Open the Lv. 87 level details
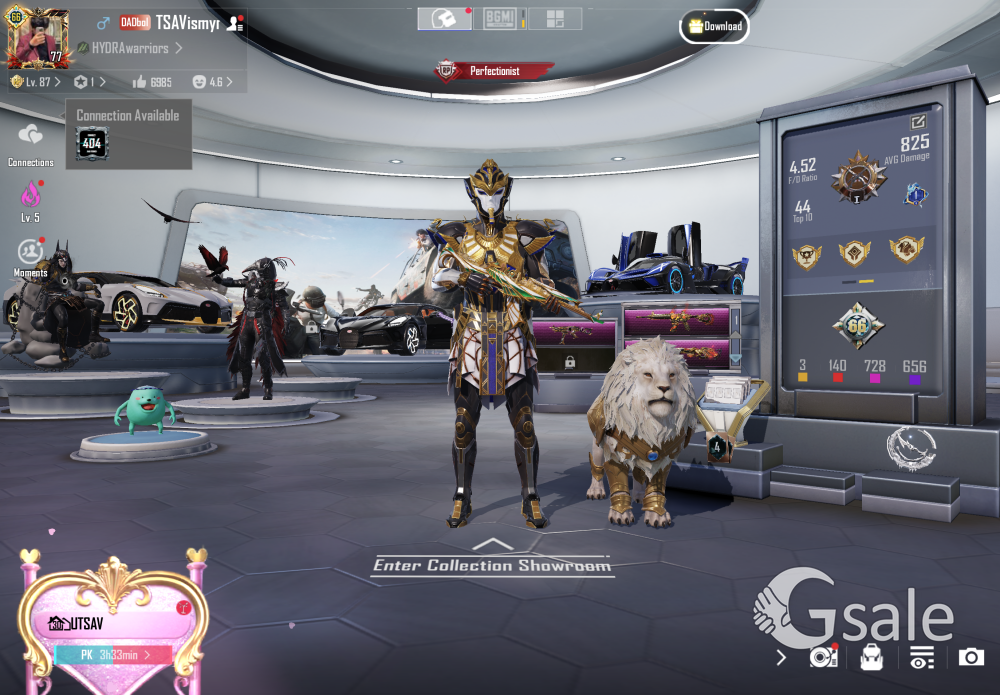Viewport: 1000px width, 695px height. (x=36, y=81)
